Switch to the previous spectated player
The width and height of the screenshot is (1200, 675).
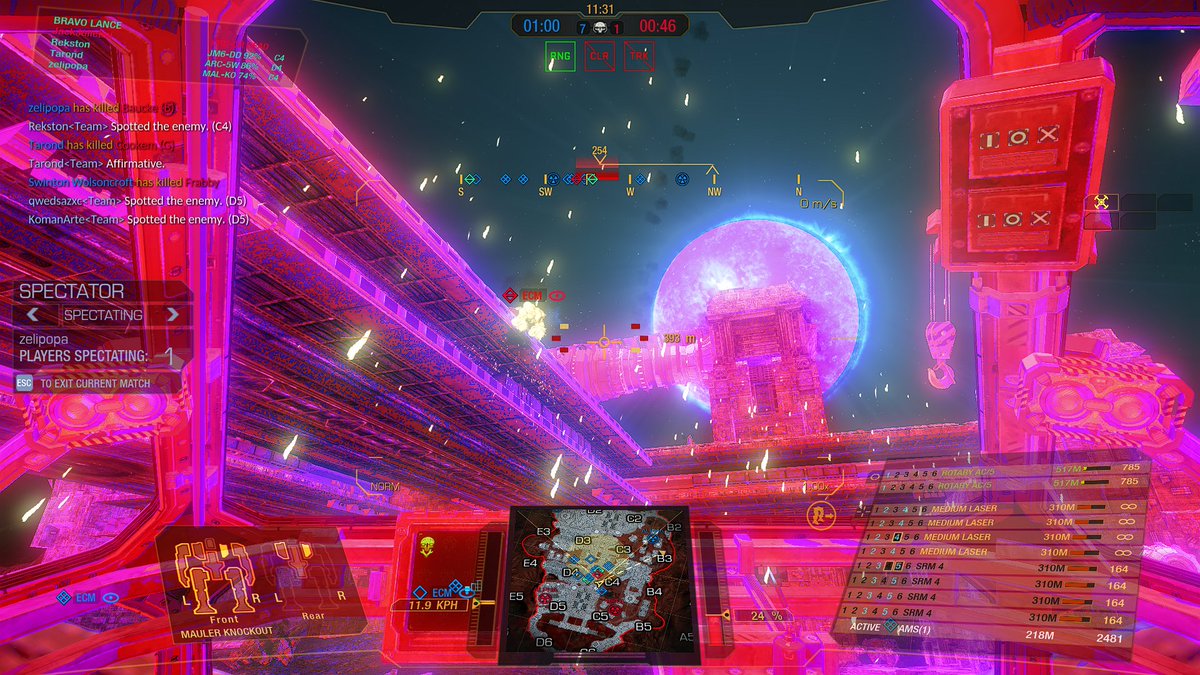[x=33, y=314]
